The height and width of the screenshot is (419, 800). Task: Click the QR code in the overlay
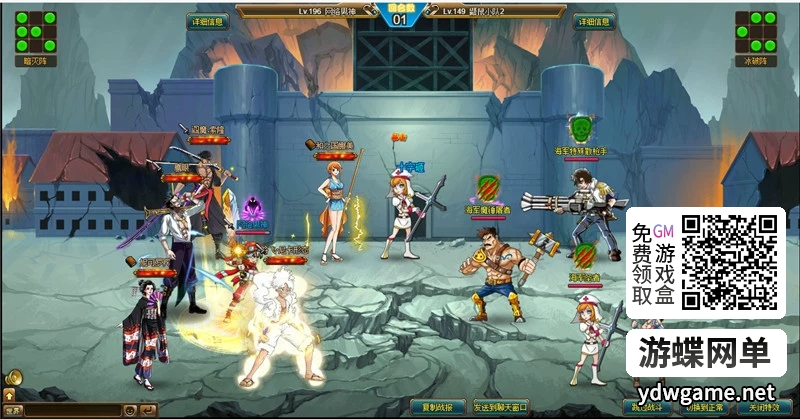coord(730,262)
